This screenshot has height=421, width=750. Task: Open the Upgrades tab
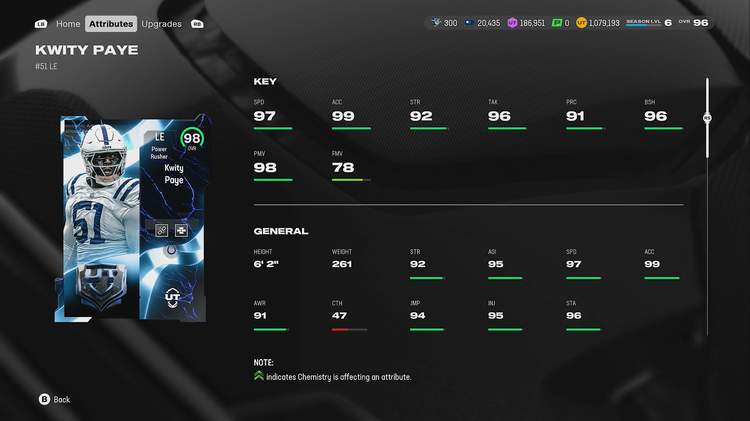tap(161, 23)
